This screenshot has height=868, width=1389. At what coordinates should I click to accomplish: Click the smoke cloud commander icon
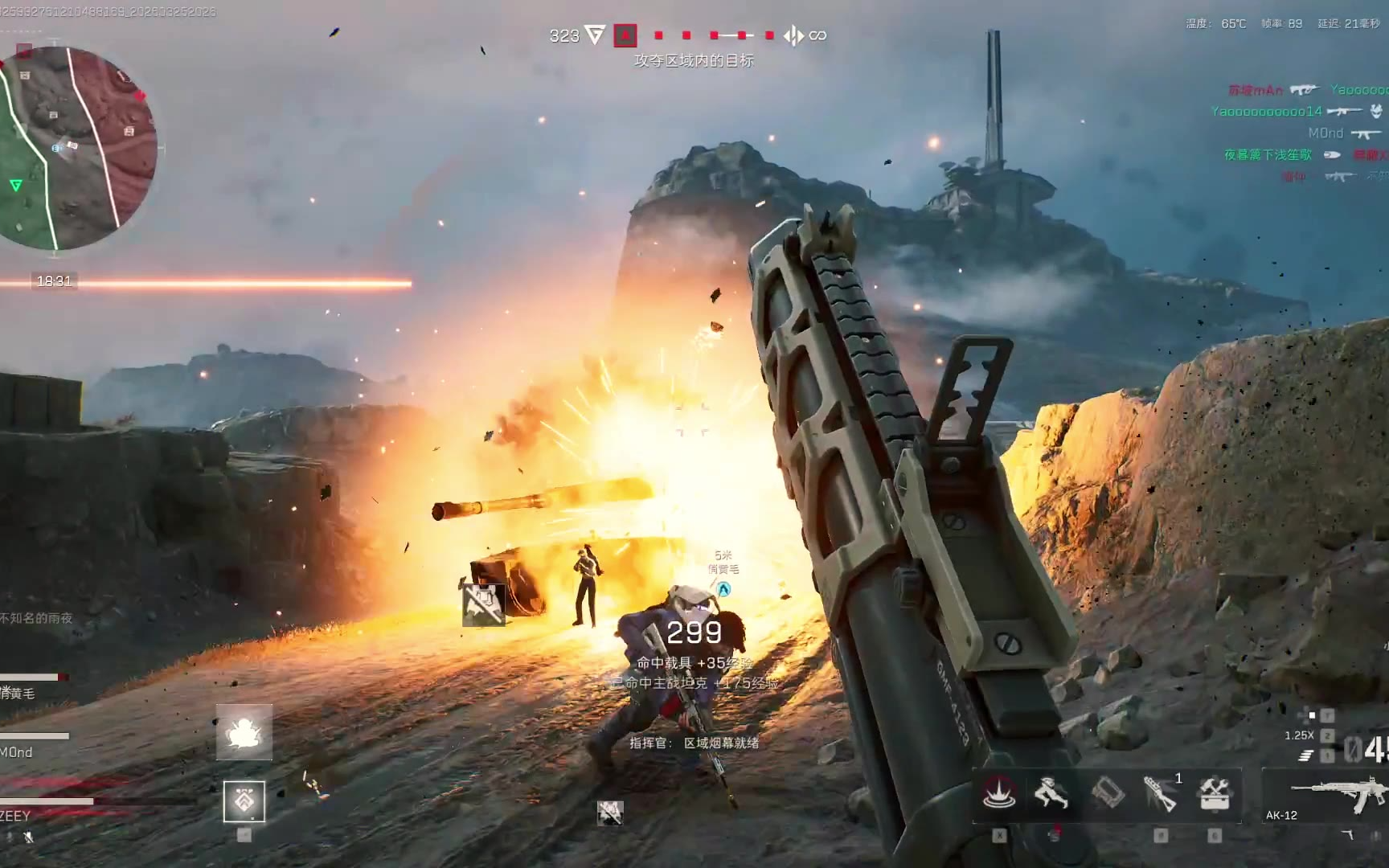tap(244, 732)
